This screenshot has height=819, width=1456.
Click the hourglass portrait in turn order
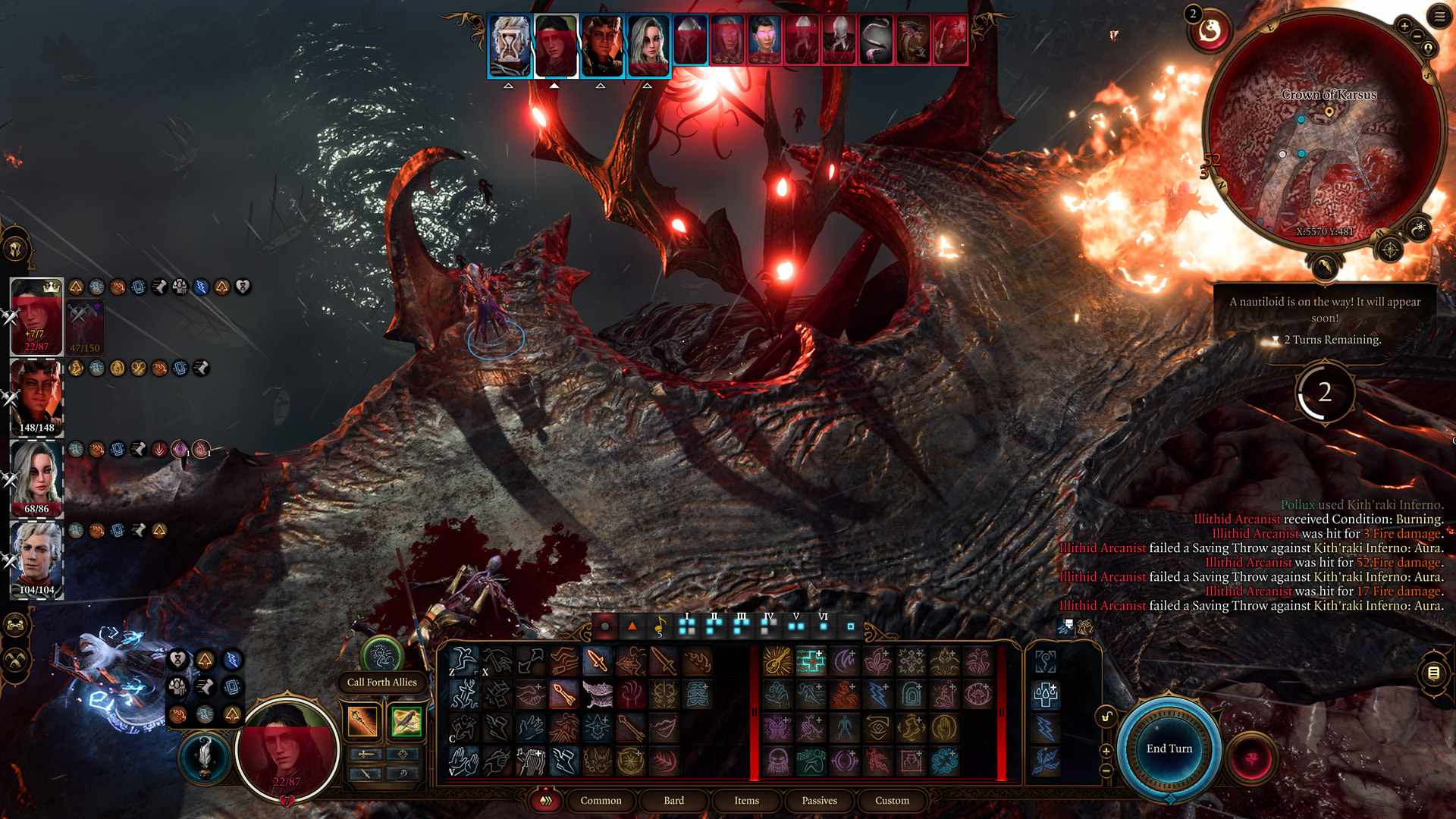click(x=510, y=45)
